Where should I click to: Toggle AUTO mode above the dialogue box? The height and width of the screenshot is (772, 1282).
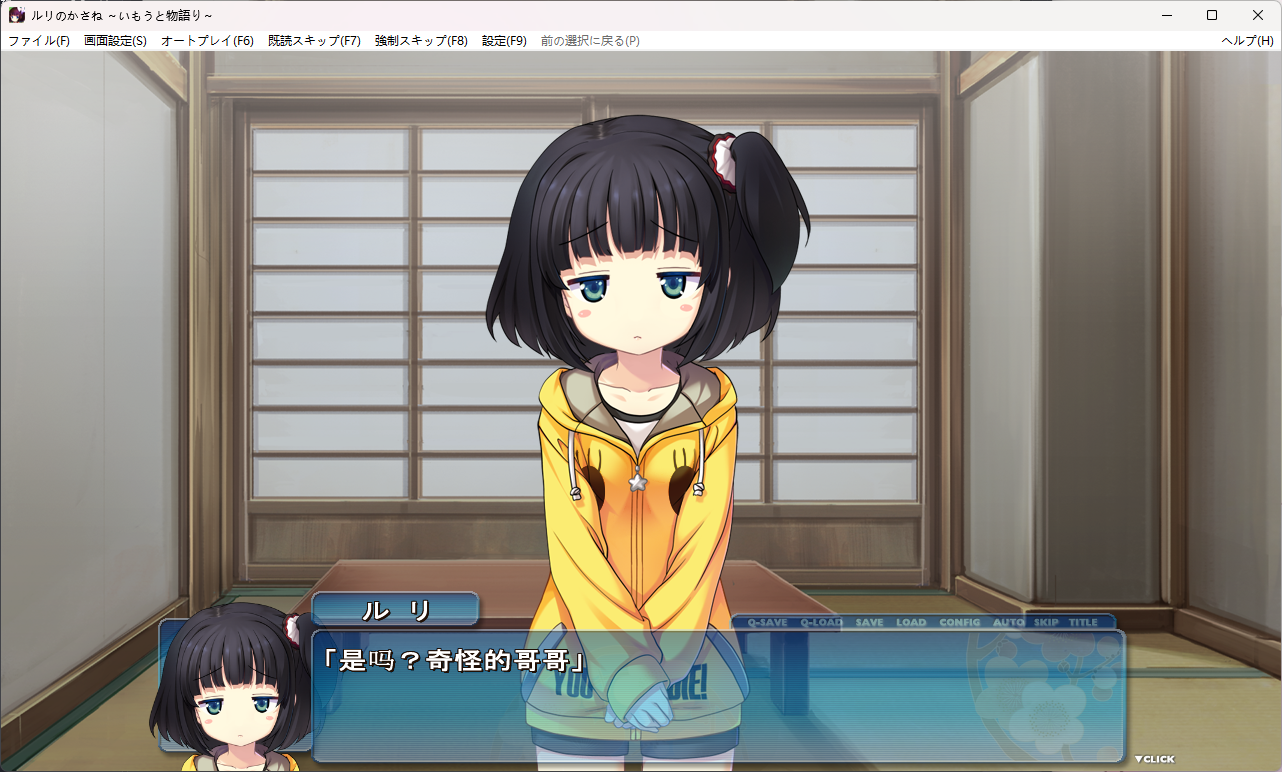pyautogui.click(x=1008, y=622)
